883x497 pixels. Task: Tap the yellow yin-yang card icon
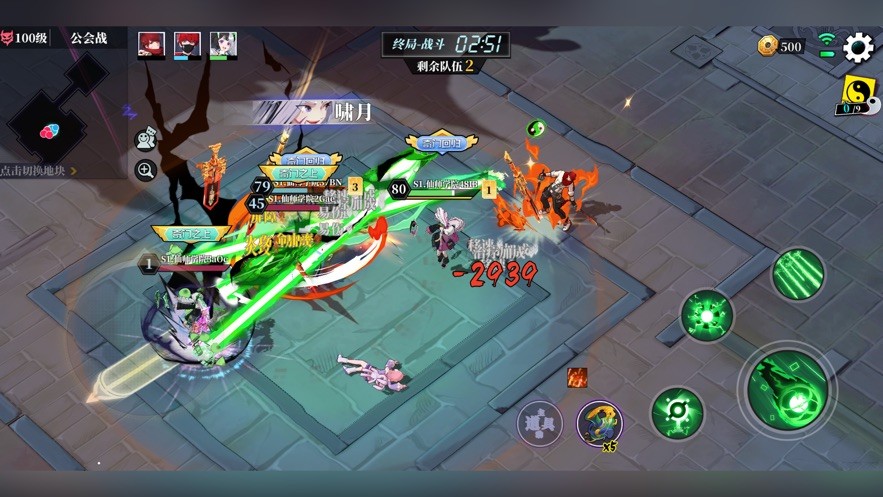[856, 94]
